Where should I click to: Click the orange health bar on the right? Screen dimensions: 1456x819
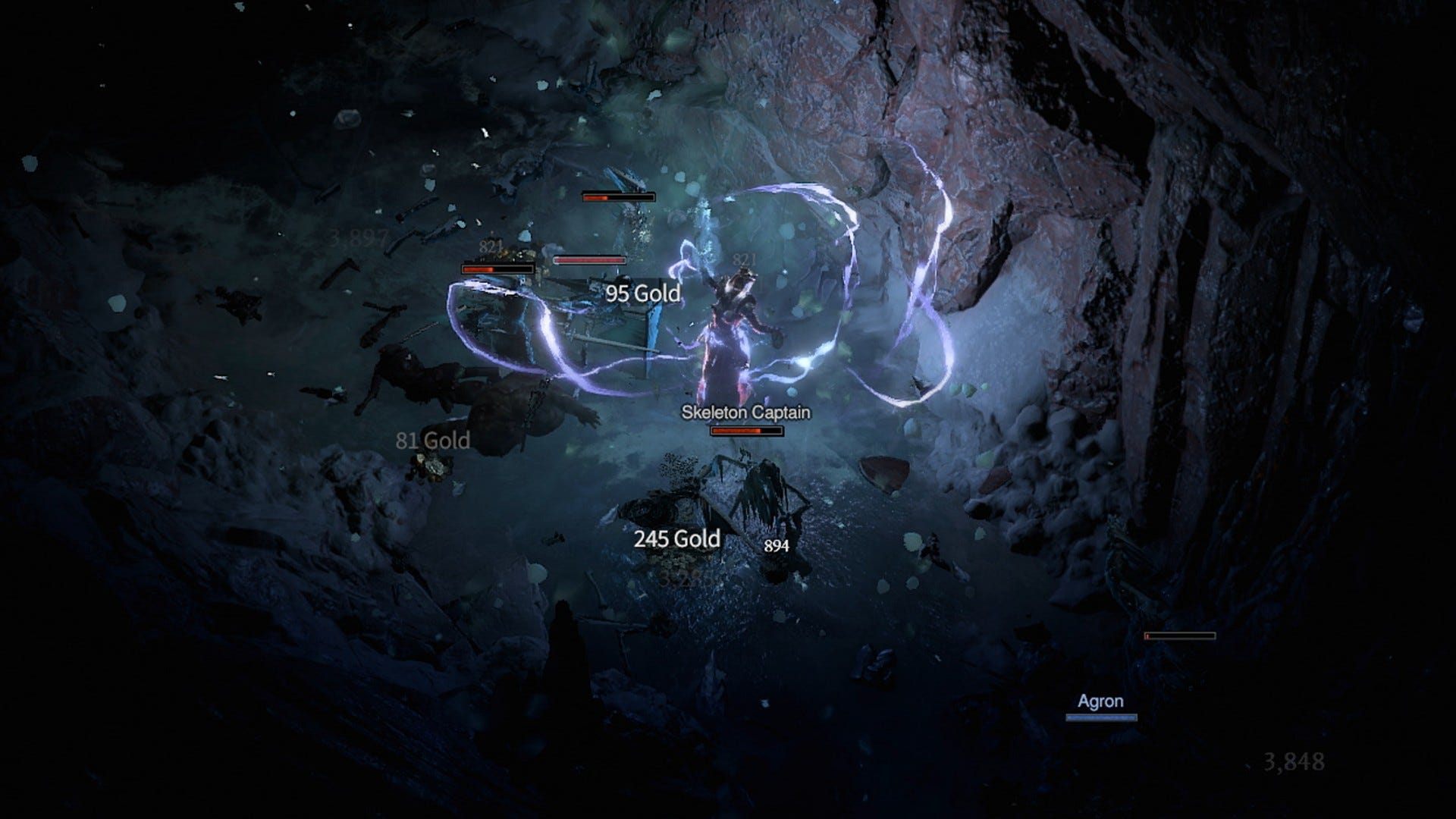[x=1179, y=635]
